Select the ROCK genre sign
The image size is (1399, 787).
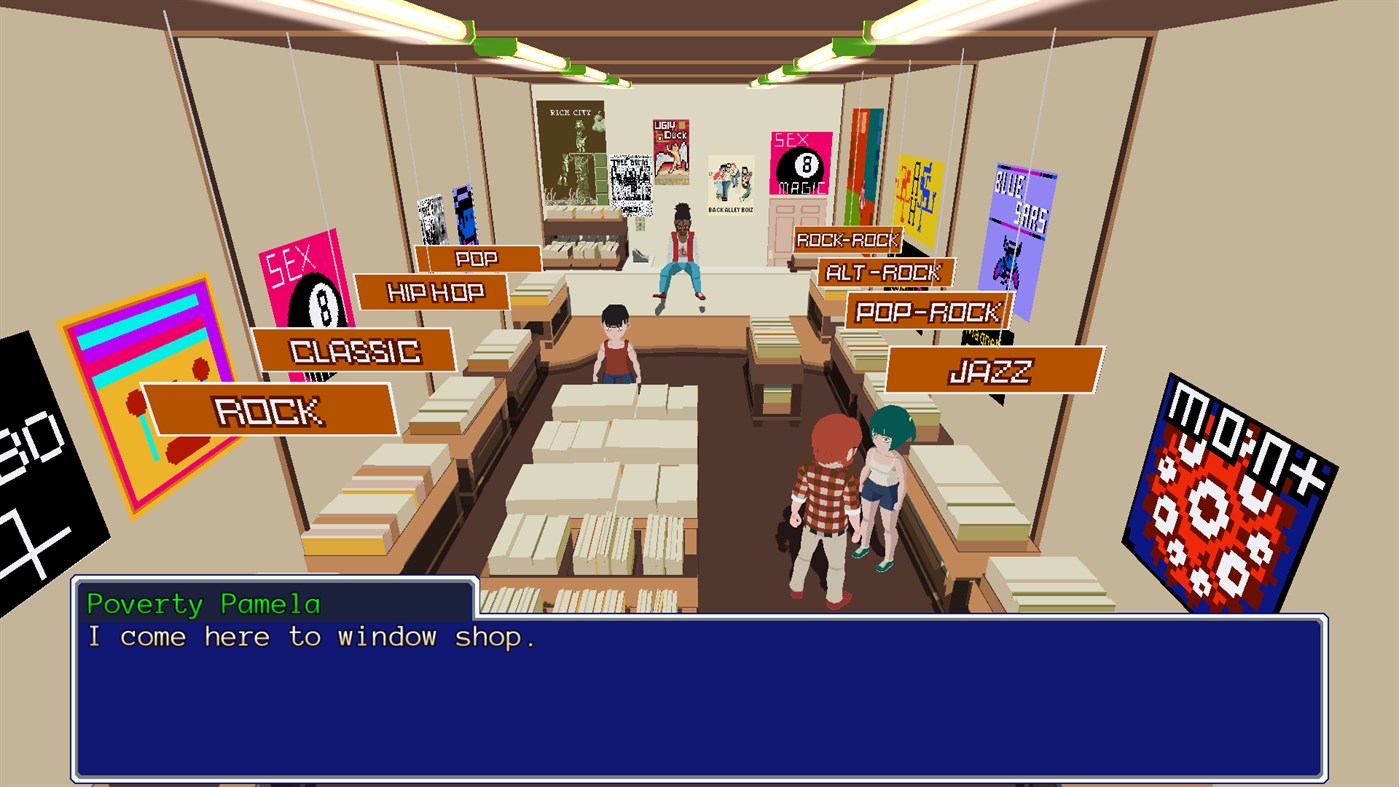270,409
